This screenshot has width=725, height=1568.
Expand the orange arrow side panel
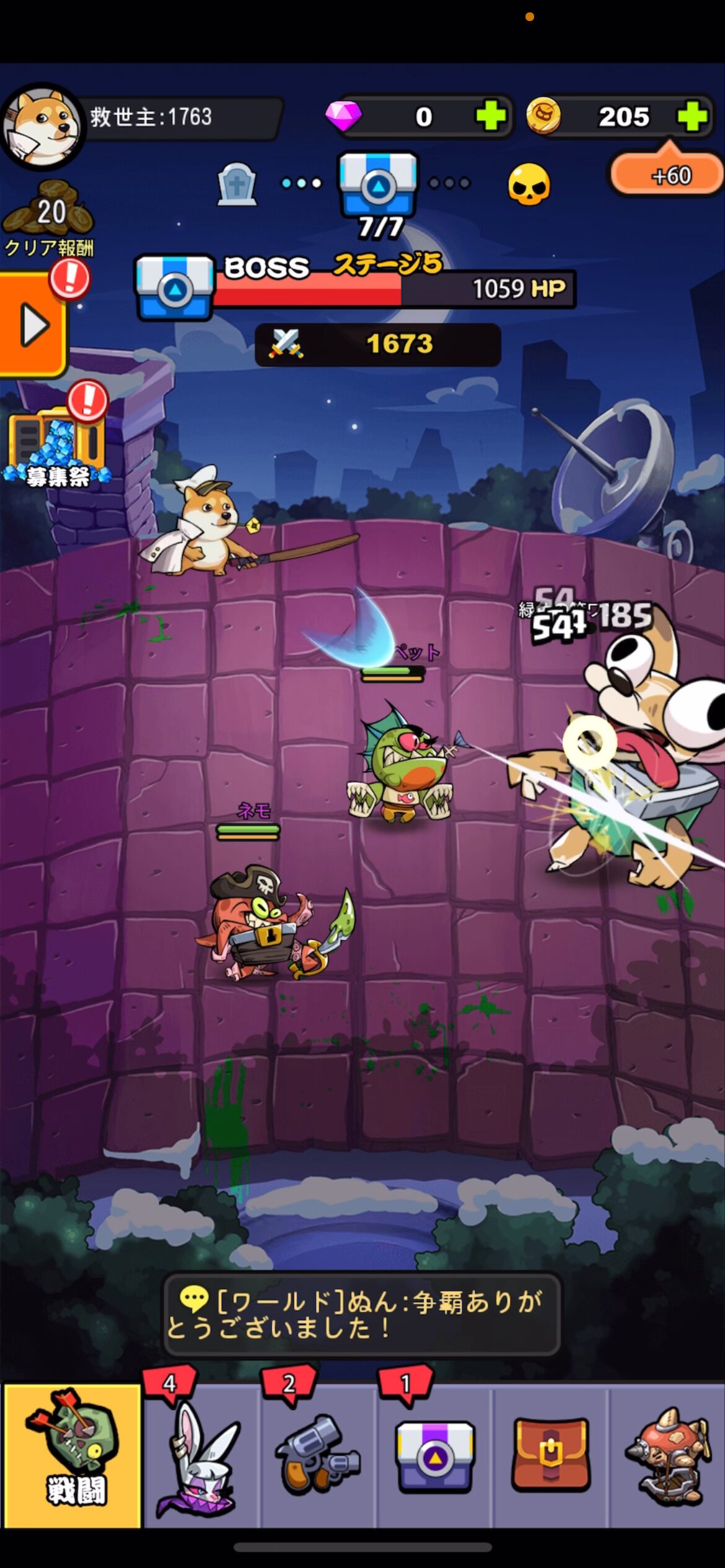(32, 324)
